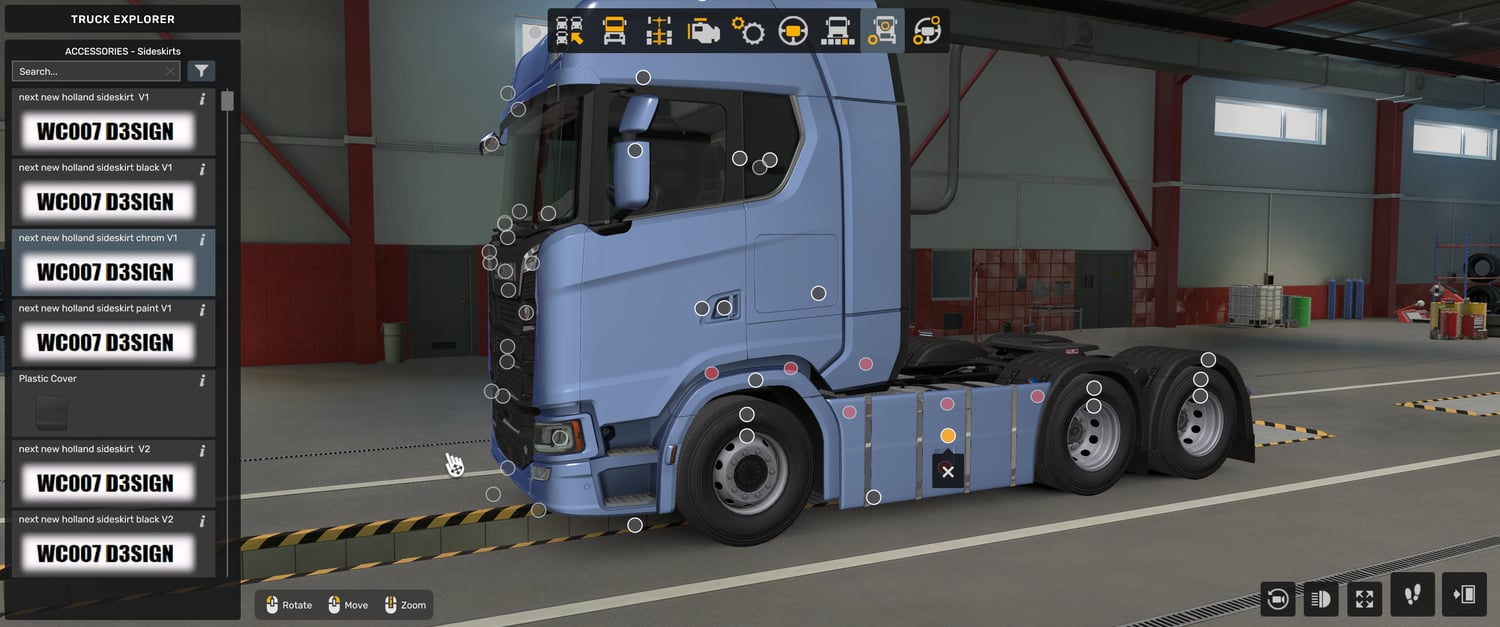Open the truck with slots row category
The image size is (1500, 627).
837,31
